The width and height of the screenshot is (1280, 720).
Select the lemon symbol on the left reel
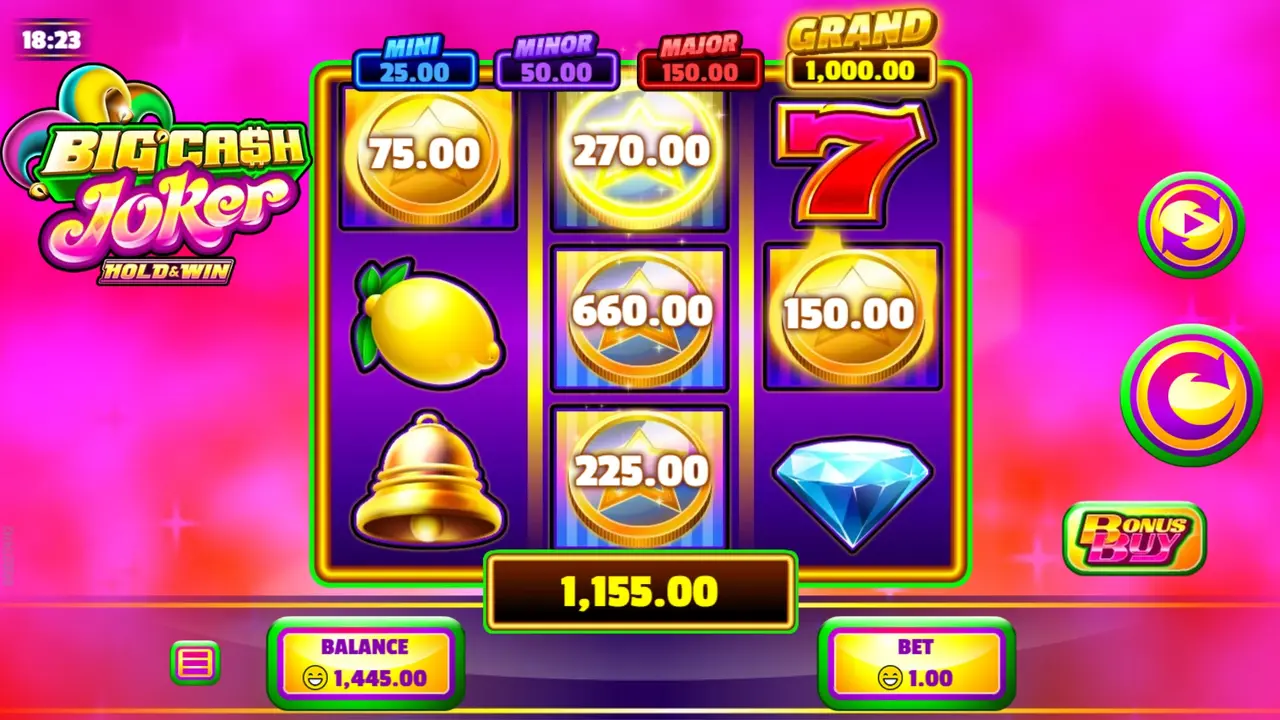(428, 320)
